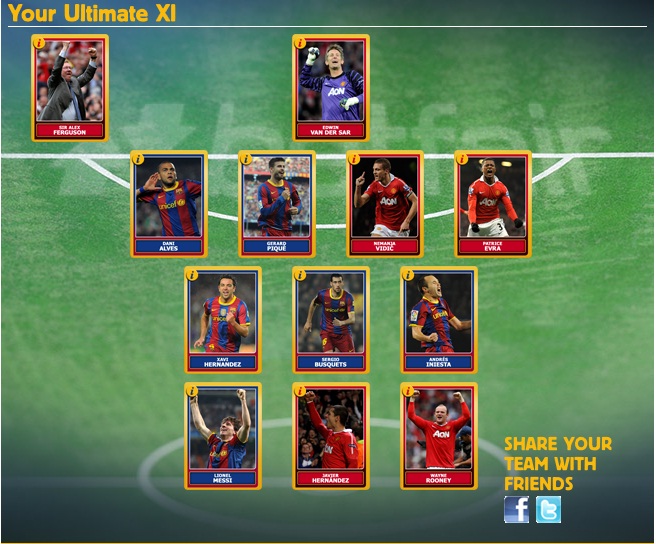Pick the Wayne Rooney card

(x=439, y=436)
